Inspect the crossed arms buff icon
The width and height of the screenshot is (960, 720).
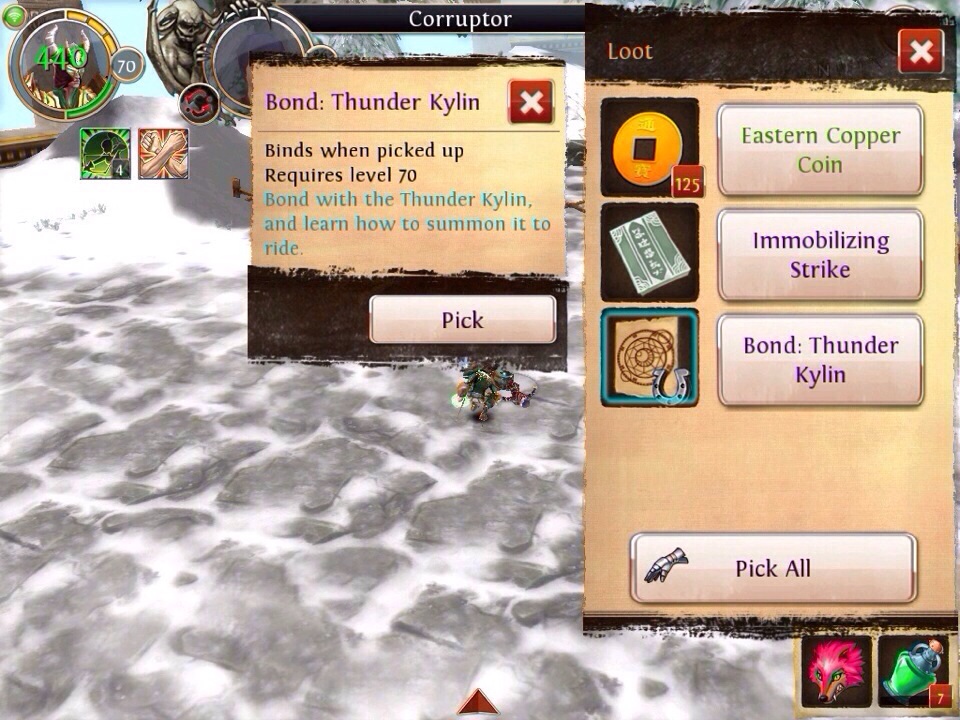[163, 154]
